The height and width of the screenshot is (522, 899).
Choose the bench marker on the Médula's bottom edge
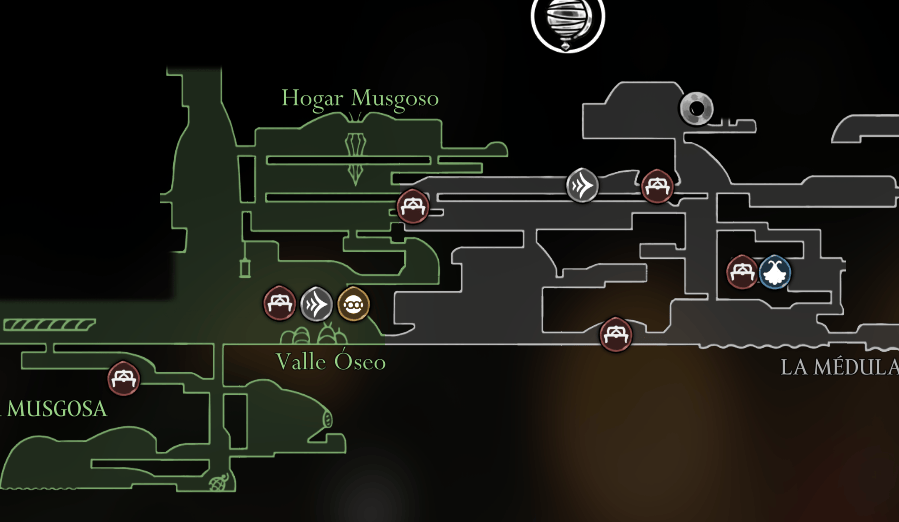(615, 334)
